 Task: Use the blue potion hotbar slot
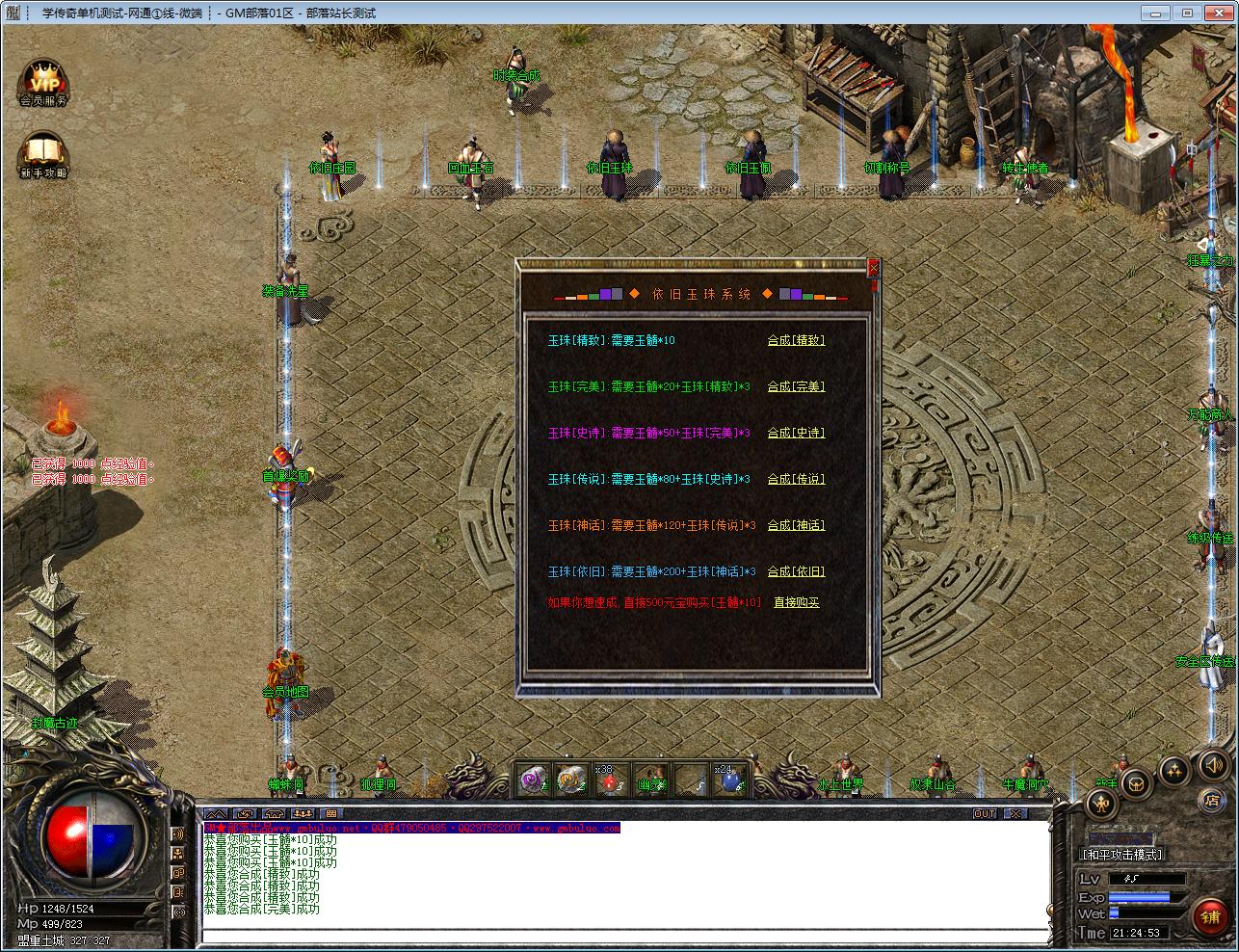729,780
